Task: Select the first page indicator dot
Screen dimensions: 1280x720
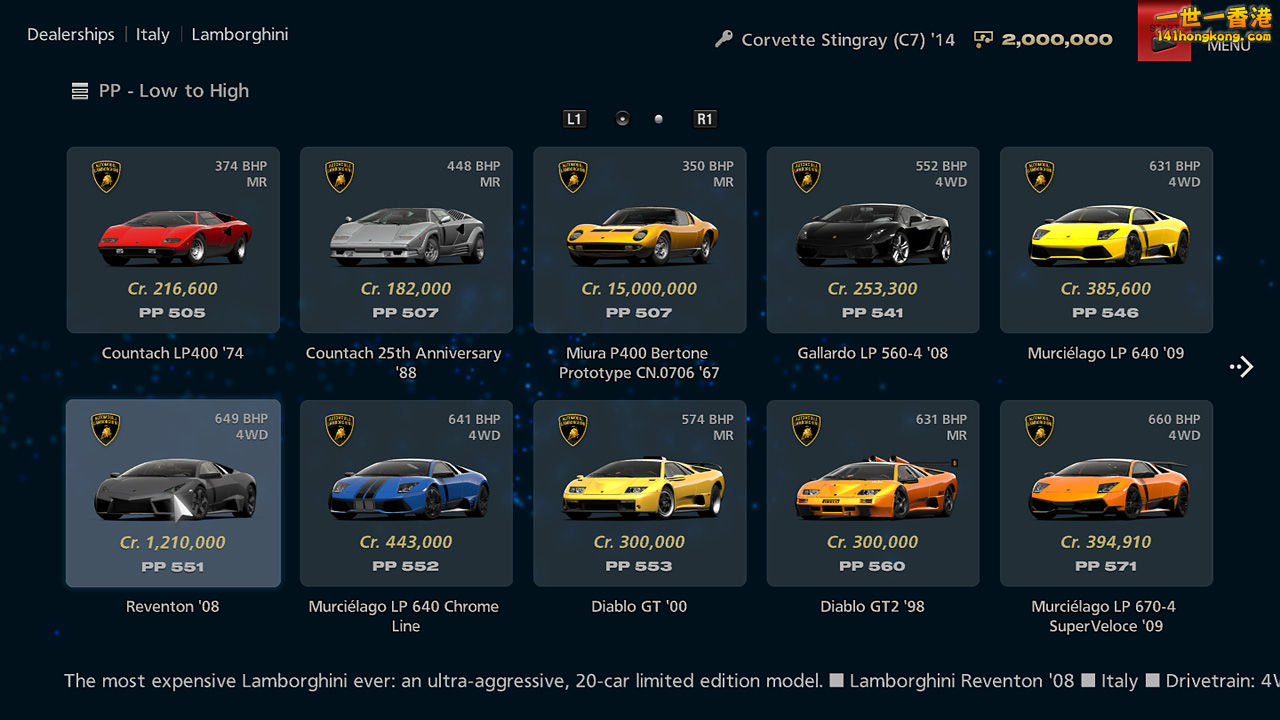Action: pos(622,118)
